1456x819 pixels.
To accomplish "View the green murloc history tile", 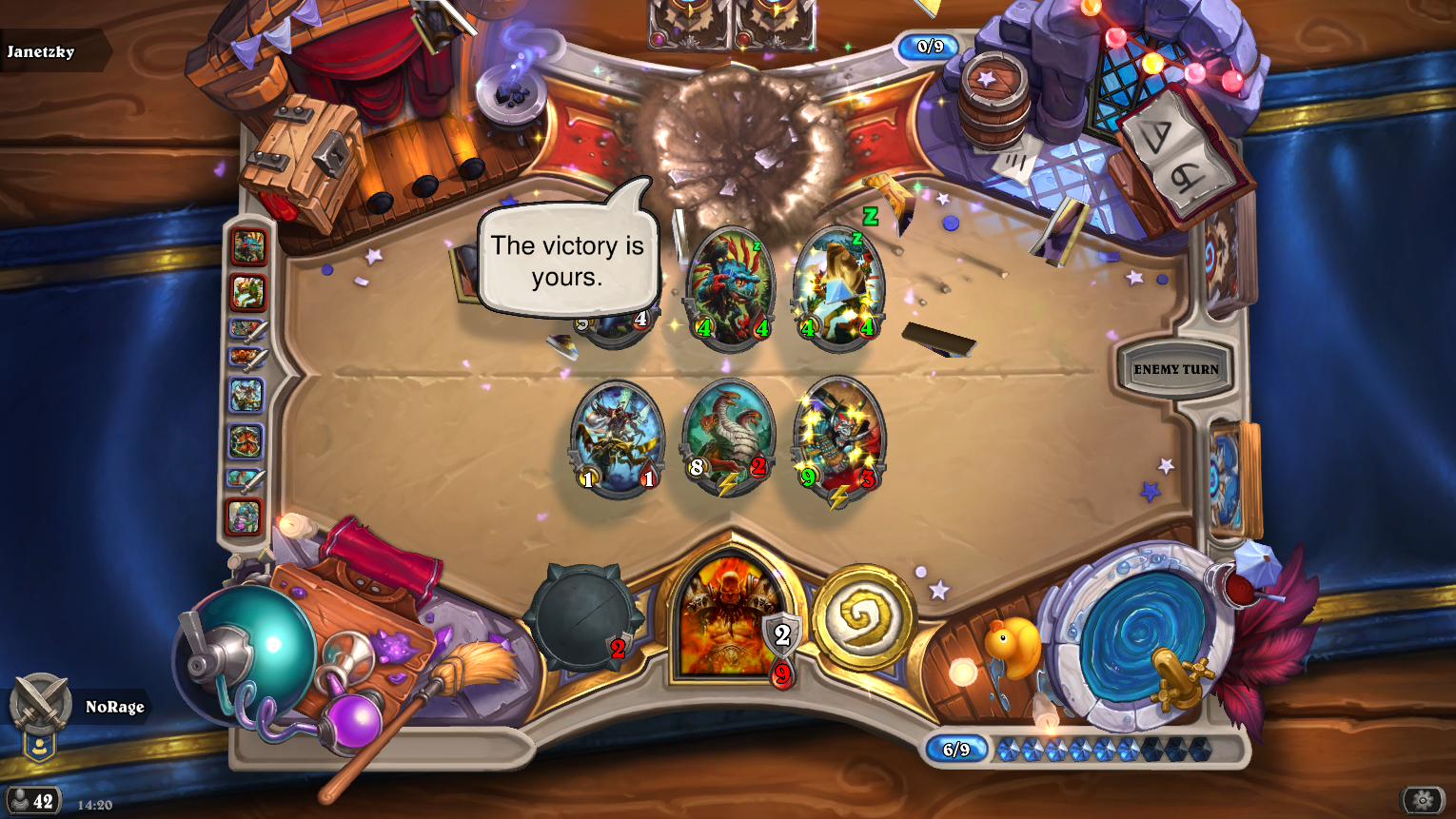I will (247, 292).
